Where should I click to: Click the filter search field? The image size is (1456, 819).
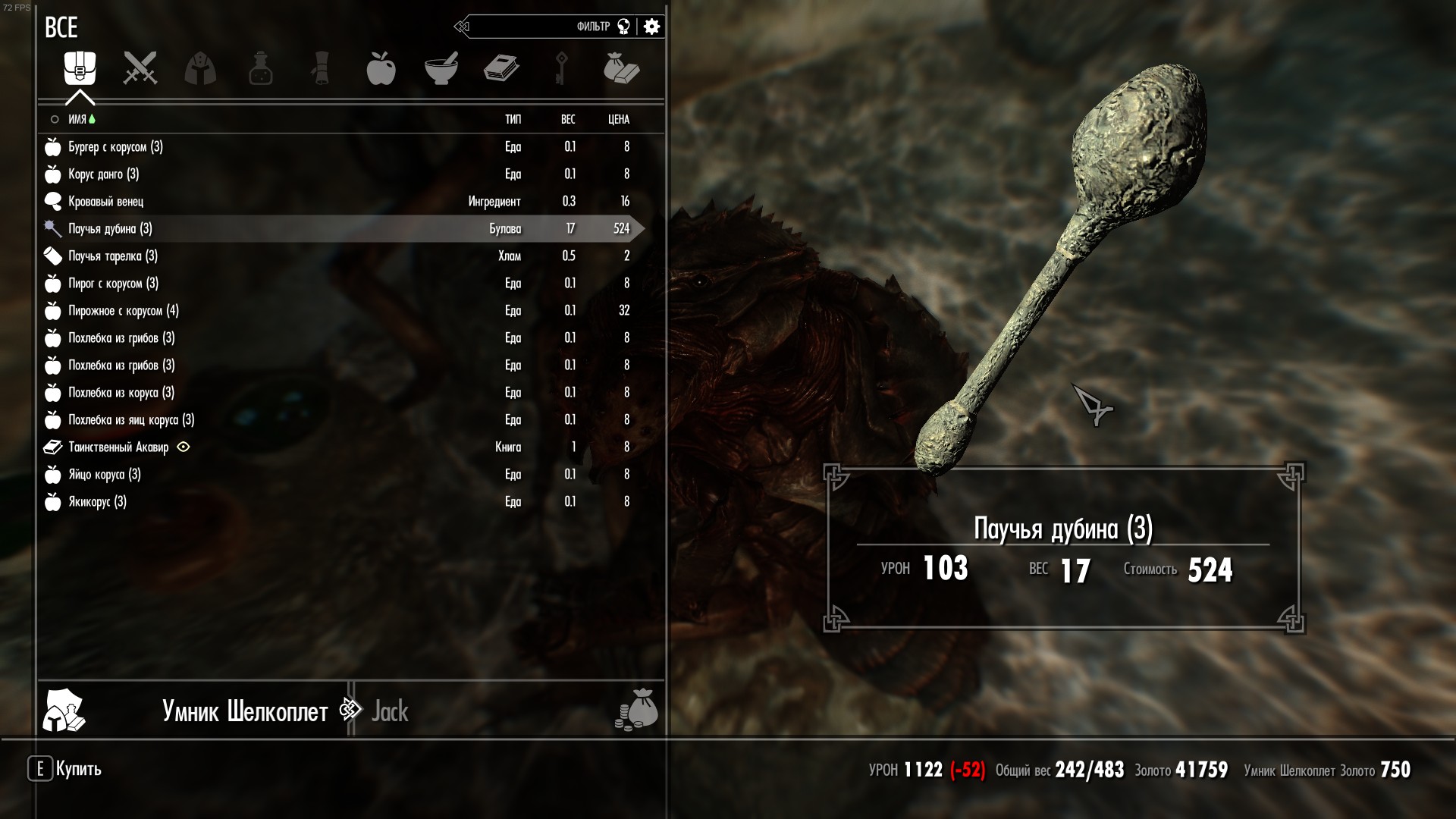point(531,27)
